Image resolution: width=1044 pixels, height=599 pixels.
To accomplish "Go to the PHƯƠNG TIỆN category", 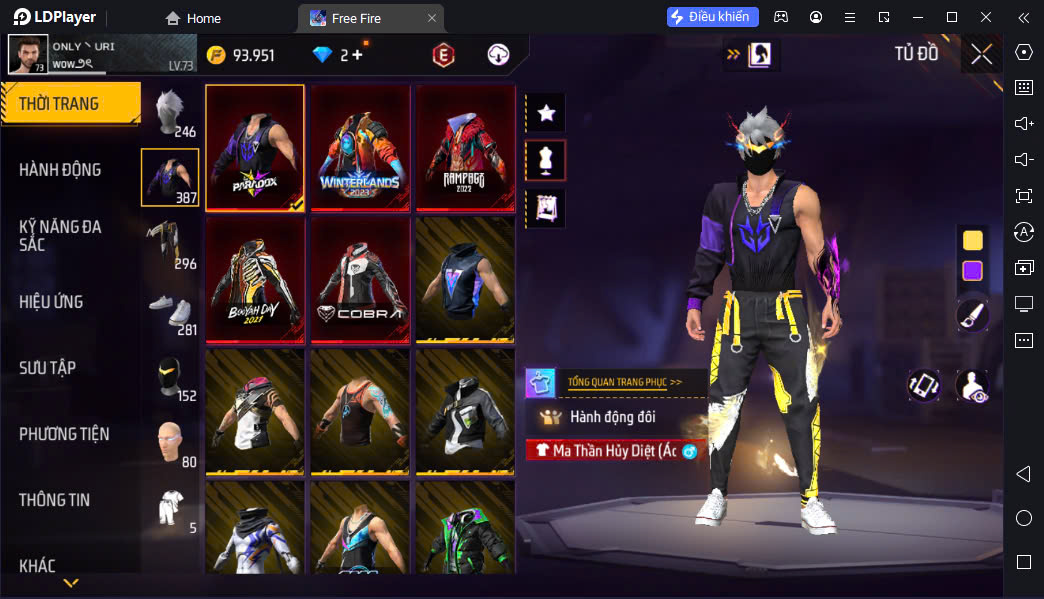I will click(64, 434).
